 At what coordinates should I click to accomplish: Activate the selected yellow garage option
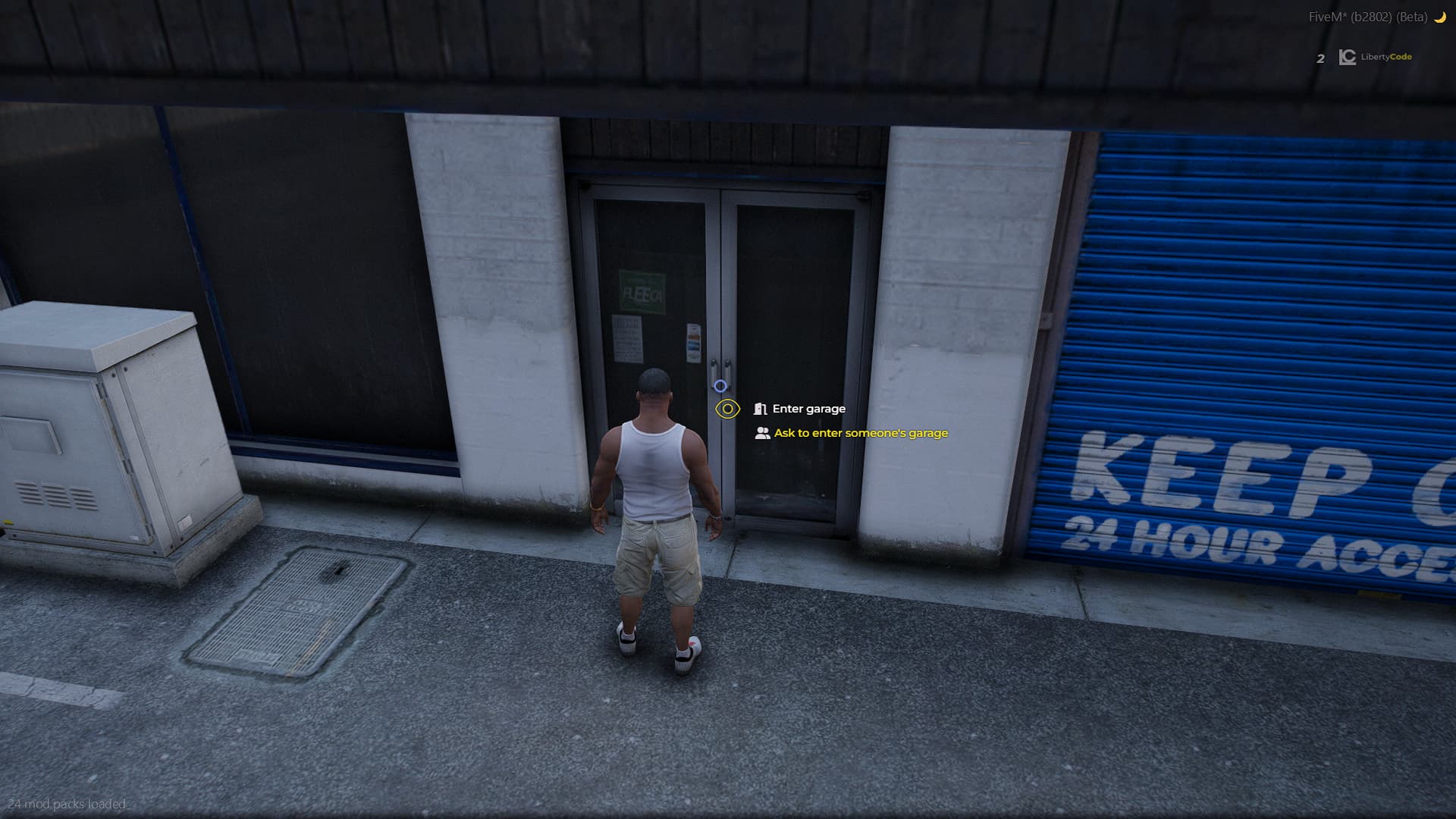point(860,432)
